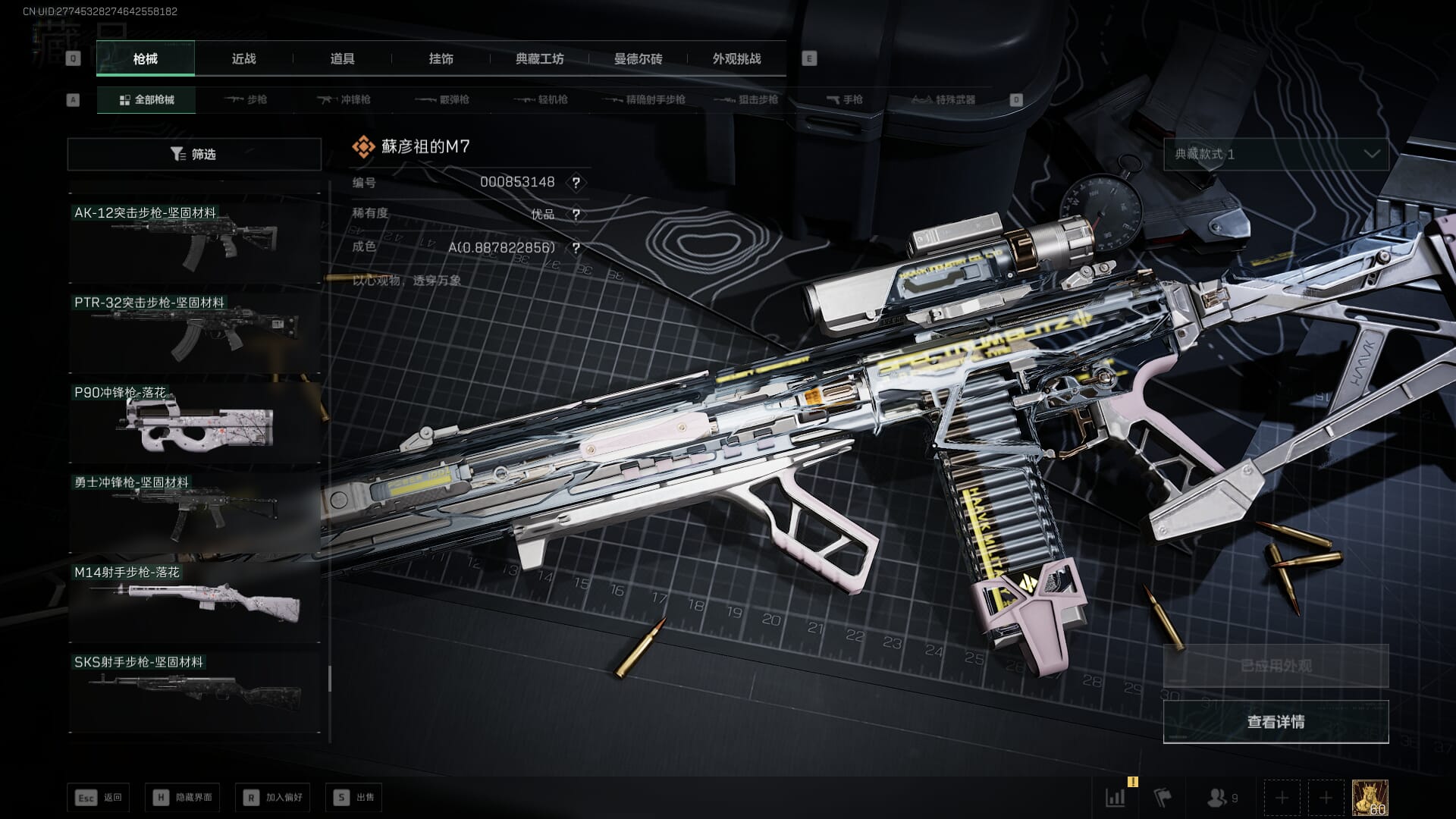This screenshot has width=1456, height=819.
Task: Go to the 典藏工坊 tab
Action: coord(539,59)
